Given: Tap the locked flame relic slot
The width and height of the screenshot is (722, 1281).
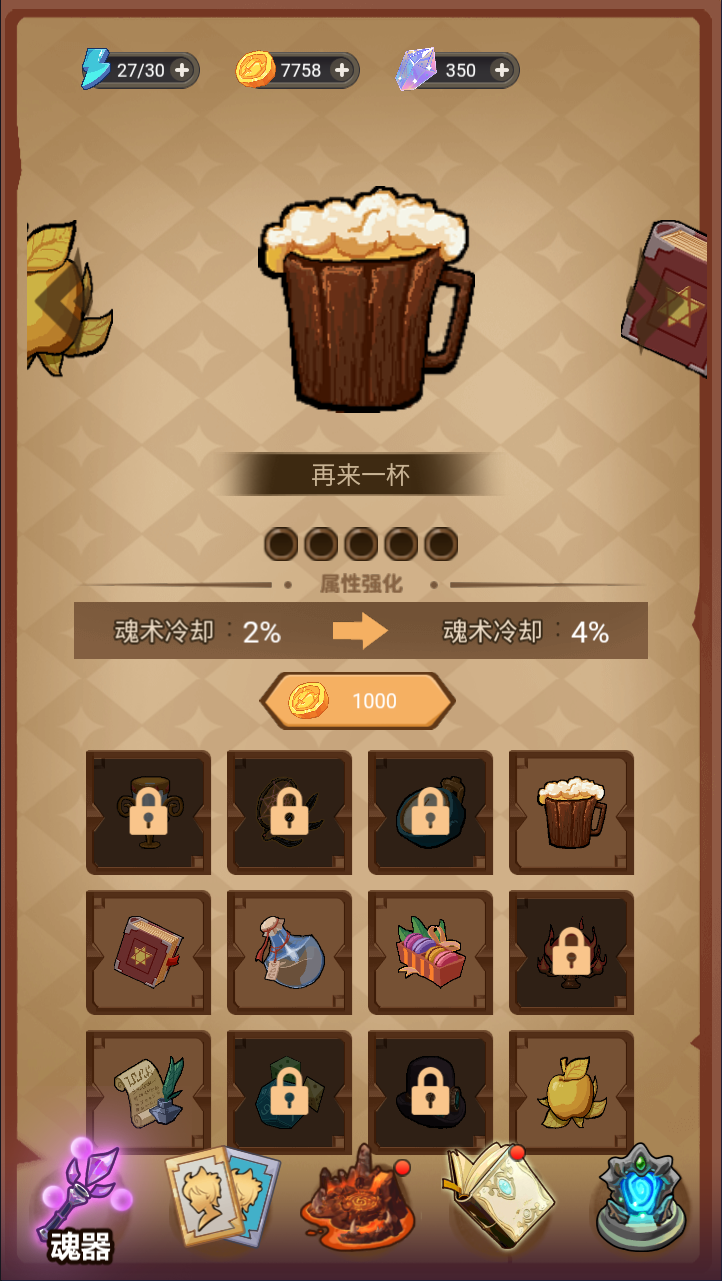Looking at the screenshot, I should 571,951.
